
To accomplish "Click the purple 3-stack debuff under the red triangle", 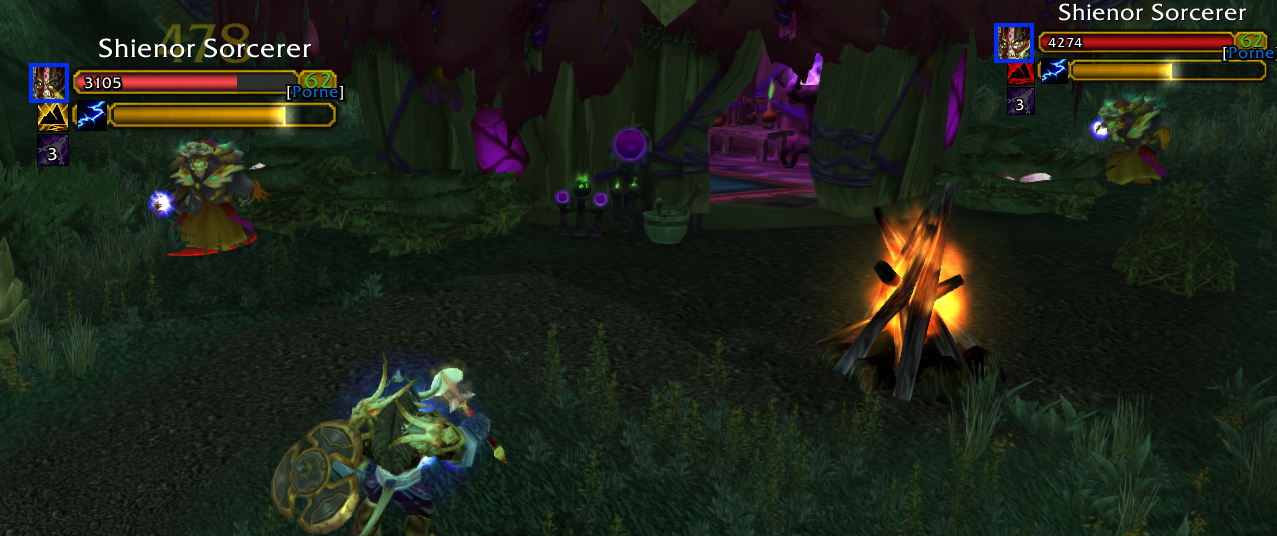I will tap(1020, 101).
